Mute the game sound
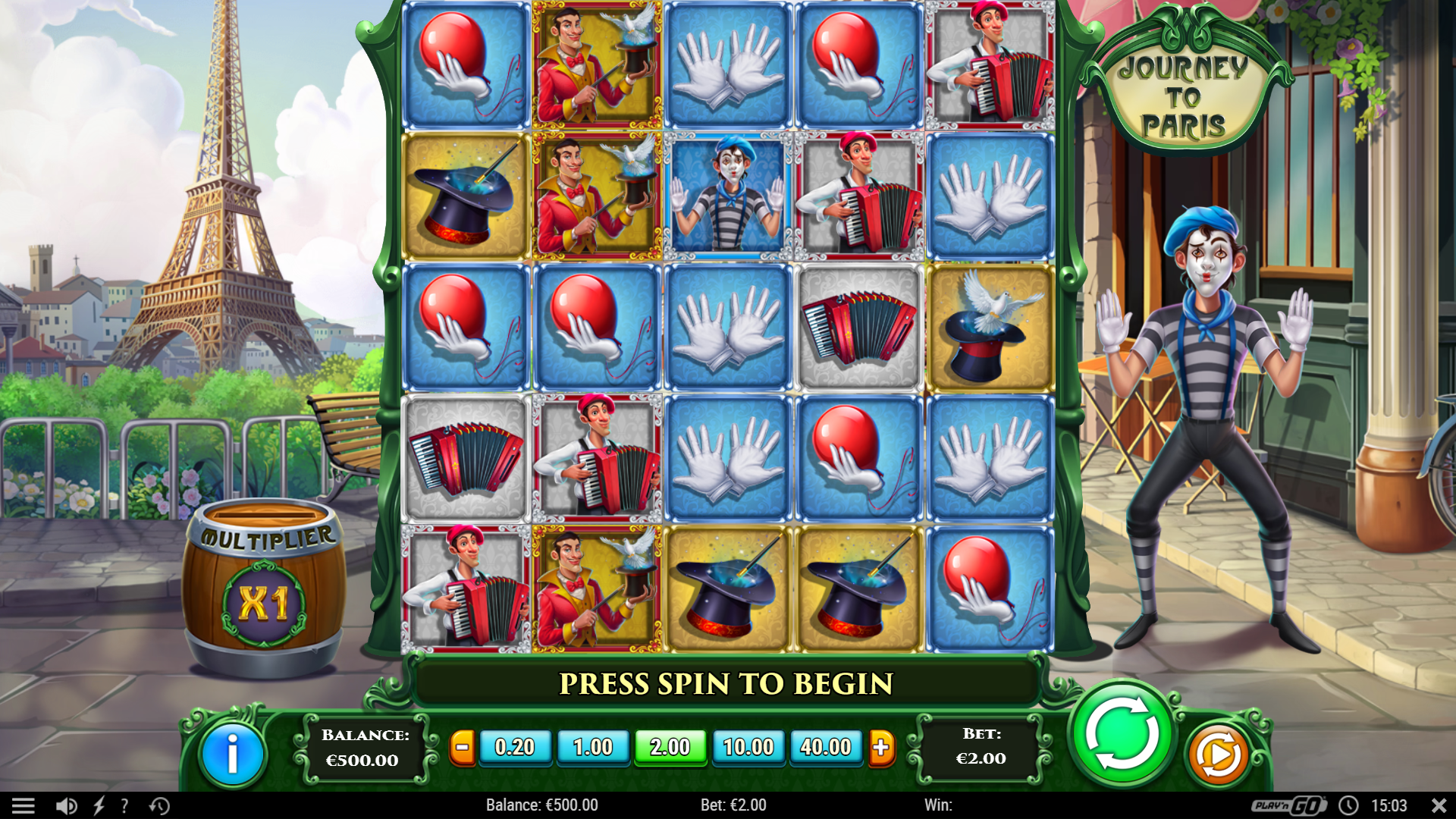The height and width of the screenshot is (819, 1456). point(67,805)
